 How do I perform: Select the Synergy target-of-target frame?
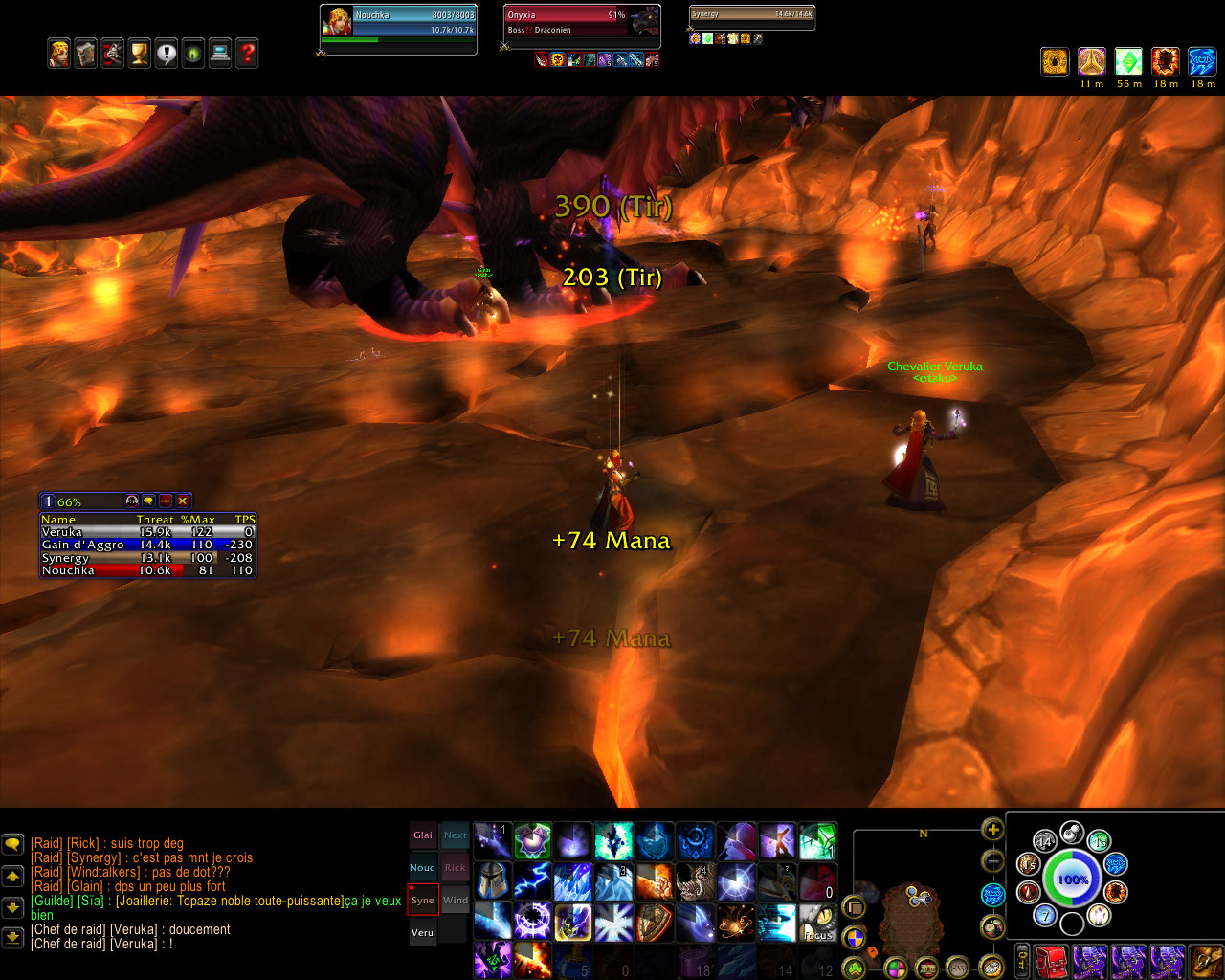[x=751, y=15]
